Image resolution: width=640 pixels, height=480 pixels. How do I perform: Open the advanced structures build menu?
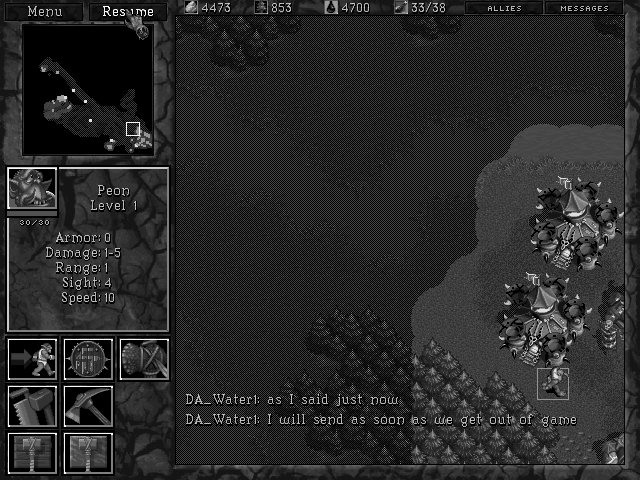[88, 452]
